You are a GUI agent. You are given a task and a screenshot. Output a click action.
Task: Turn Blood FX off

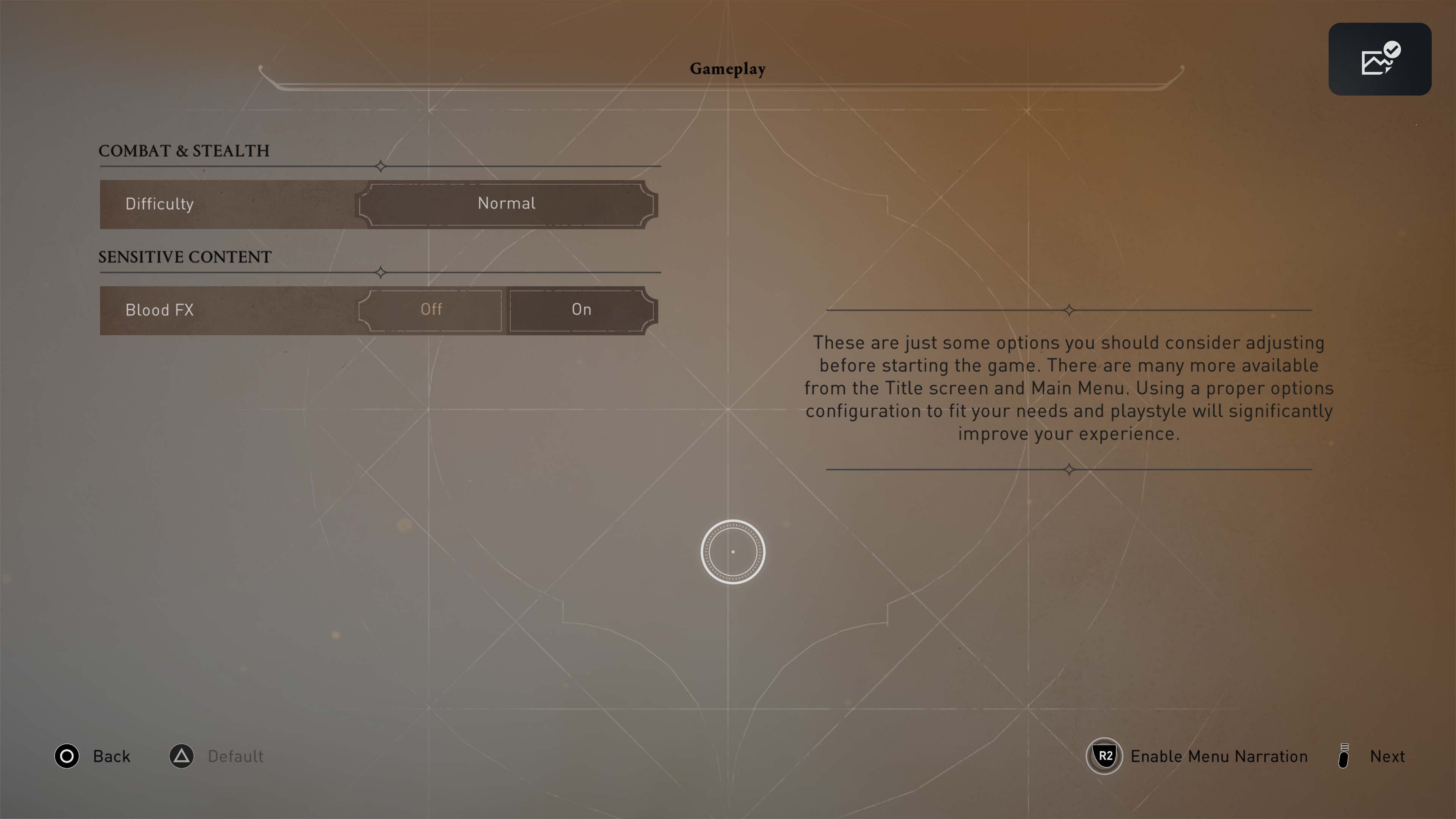[431, 310]
